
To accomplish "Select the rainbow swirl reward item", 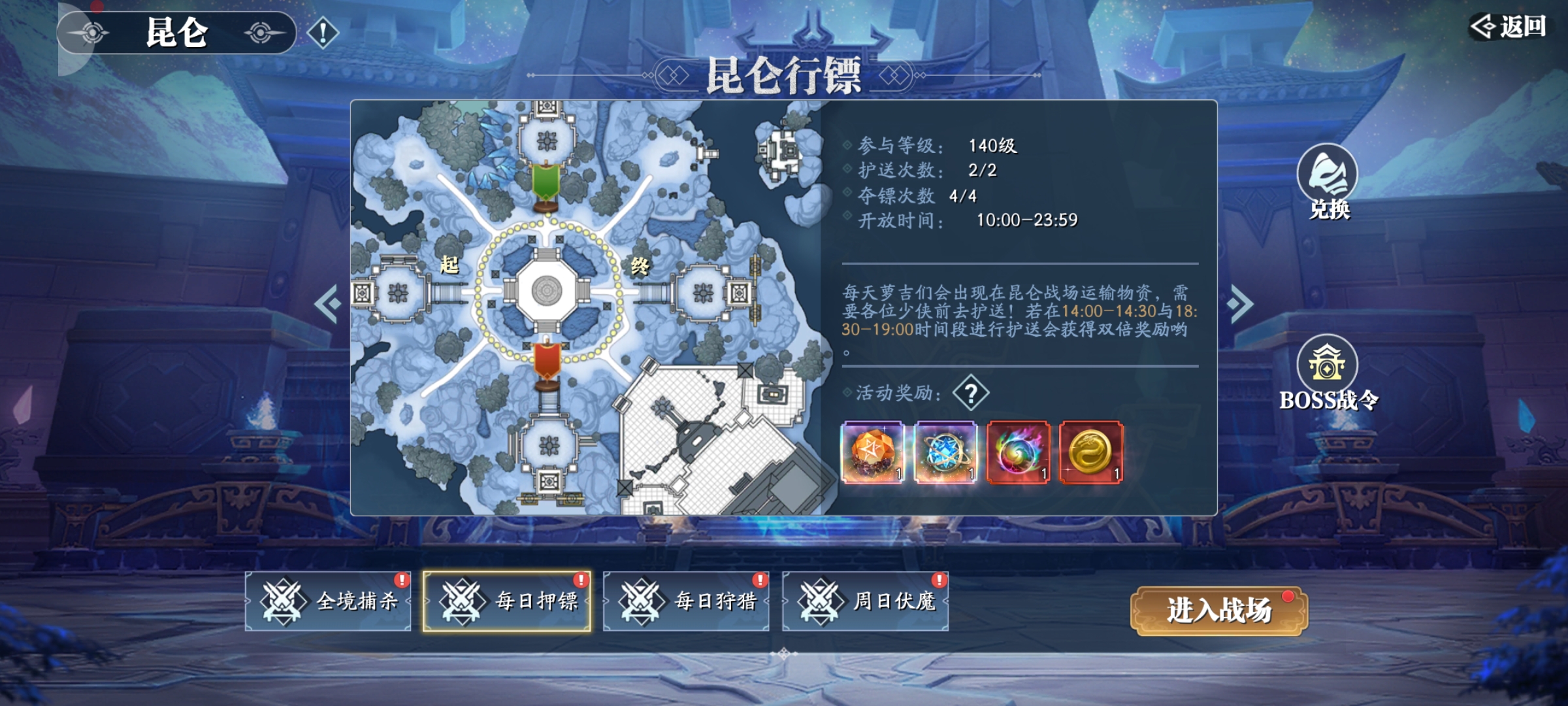I will 1019,452.
